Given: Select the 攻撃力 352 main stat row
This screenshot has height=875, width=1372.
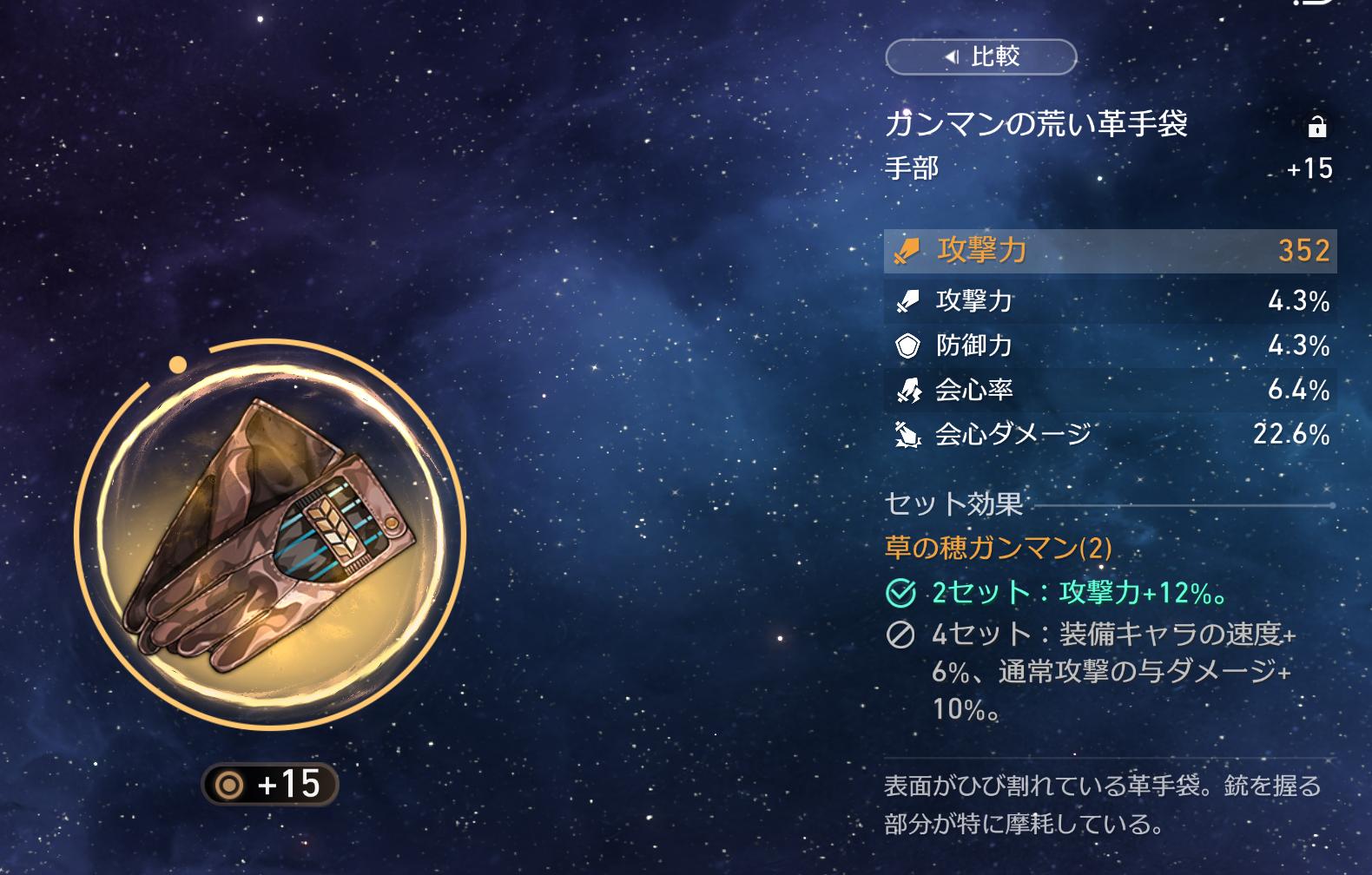Looking at the screenshot, I should click(1110, 251).
